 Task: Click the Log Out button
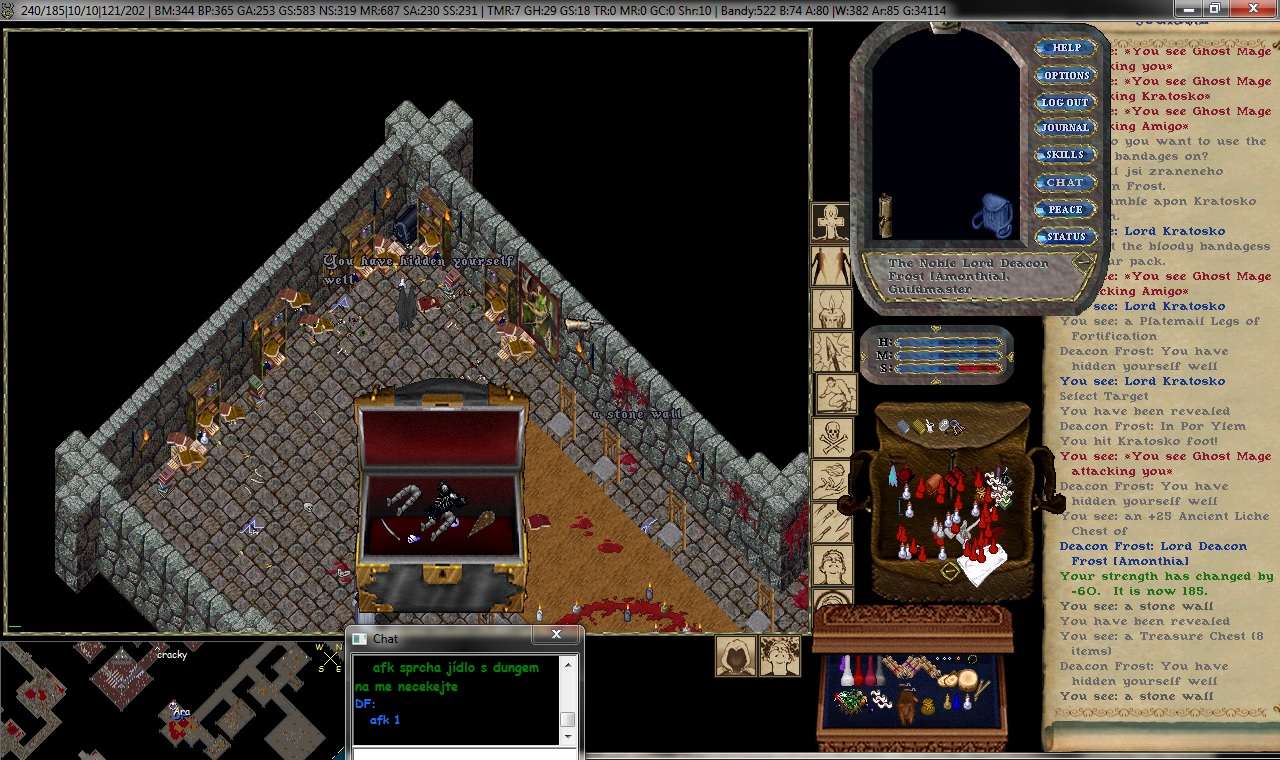[1064, 102]
